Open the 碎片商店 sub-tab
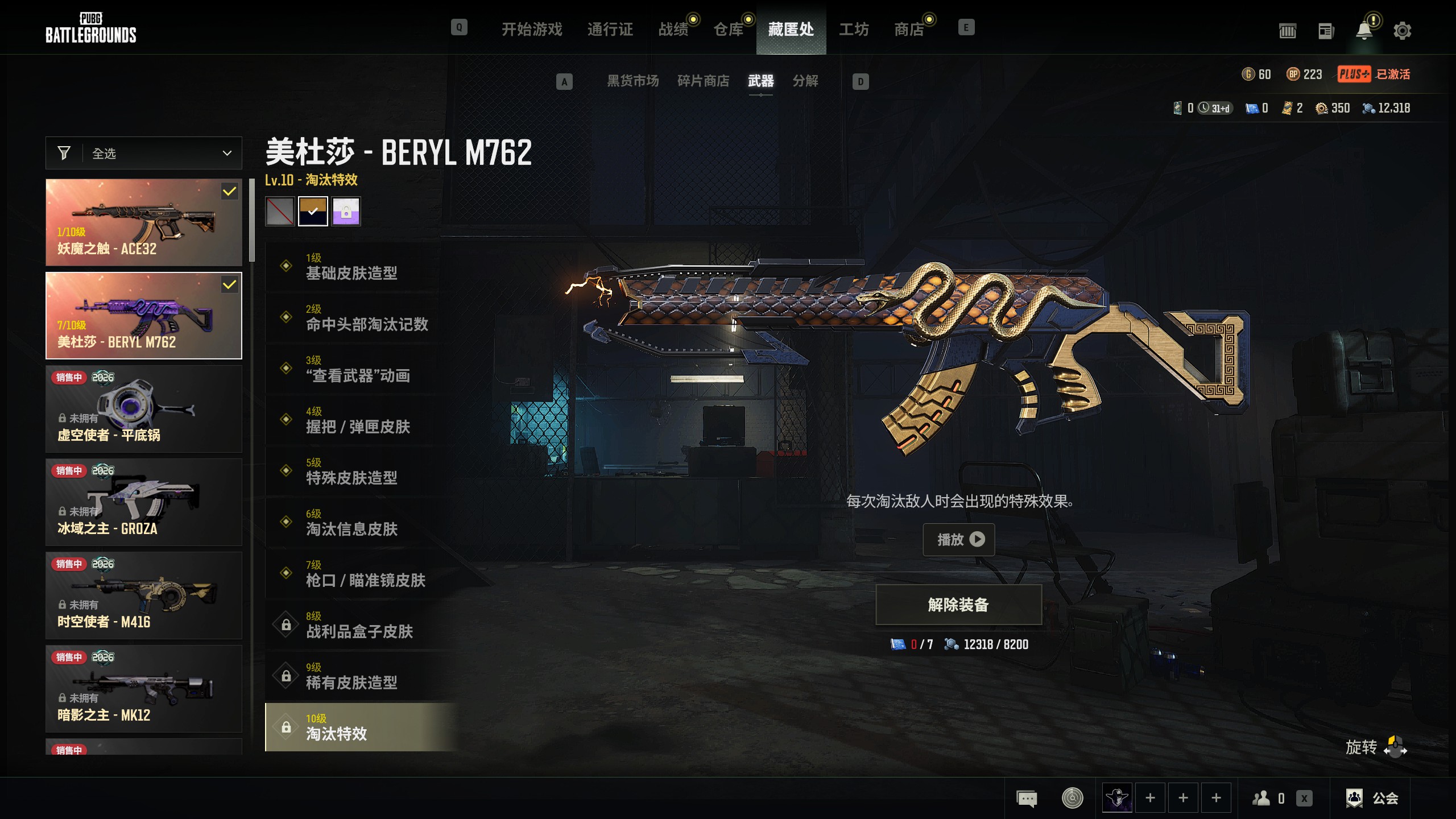The width and height of the screenshot is (1456, 819). (x=703, y=81)
